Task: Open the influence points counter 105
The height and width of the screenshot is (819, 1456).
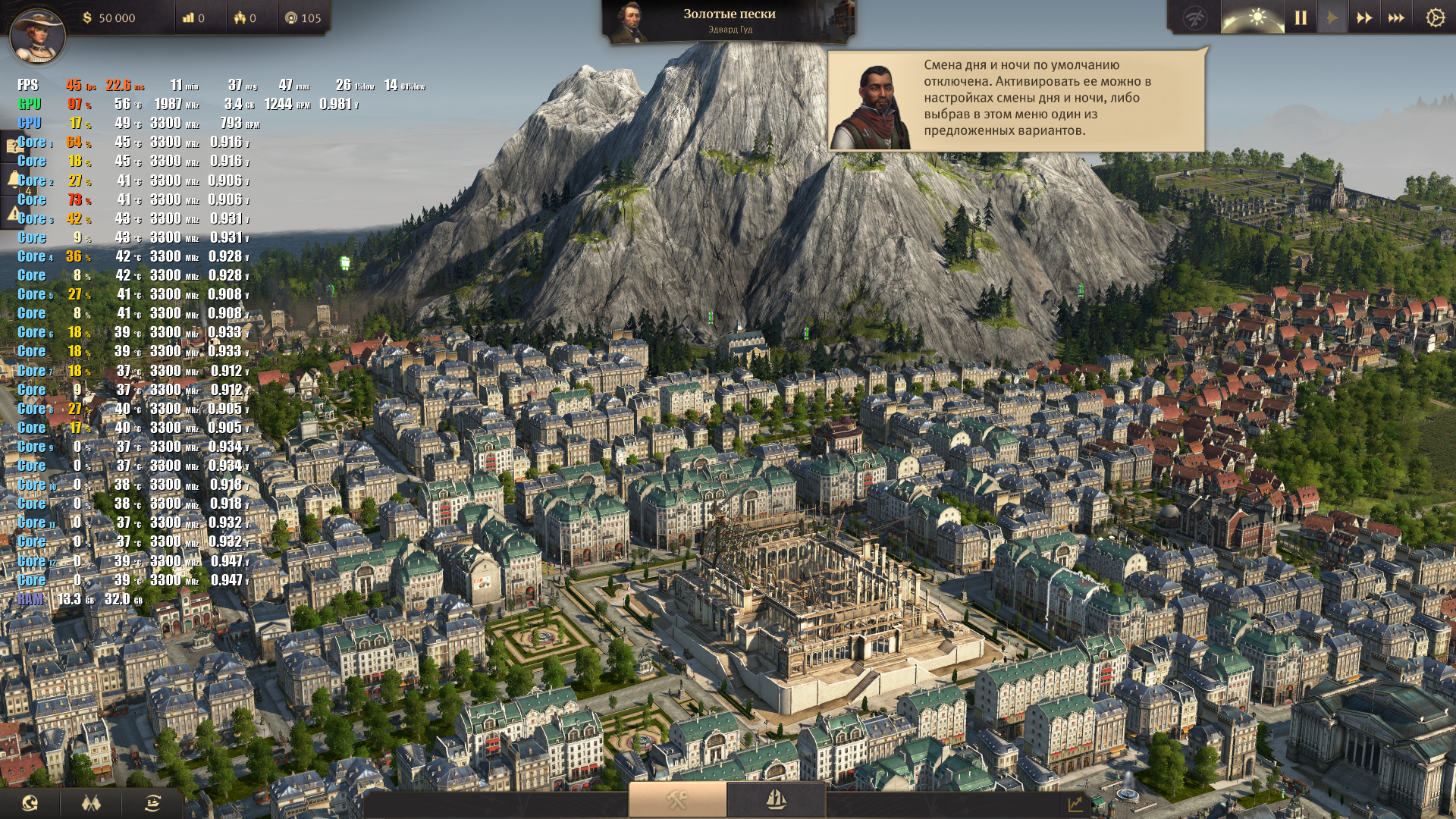Action: [x=303, y=18]
